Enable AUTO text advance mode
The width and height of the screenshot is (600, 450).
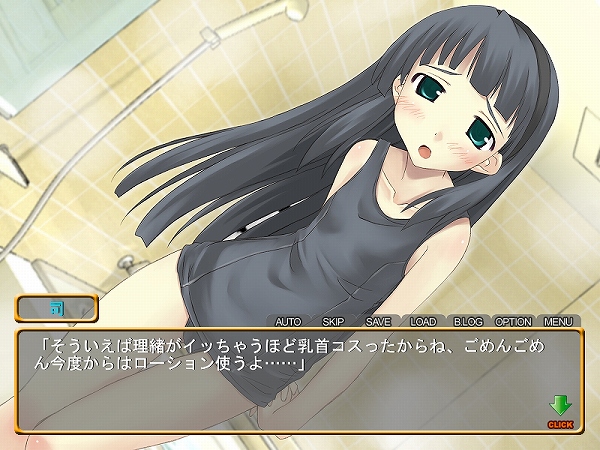tap(288, 322)
